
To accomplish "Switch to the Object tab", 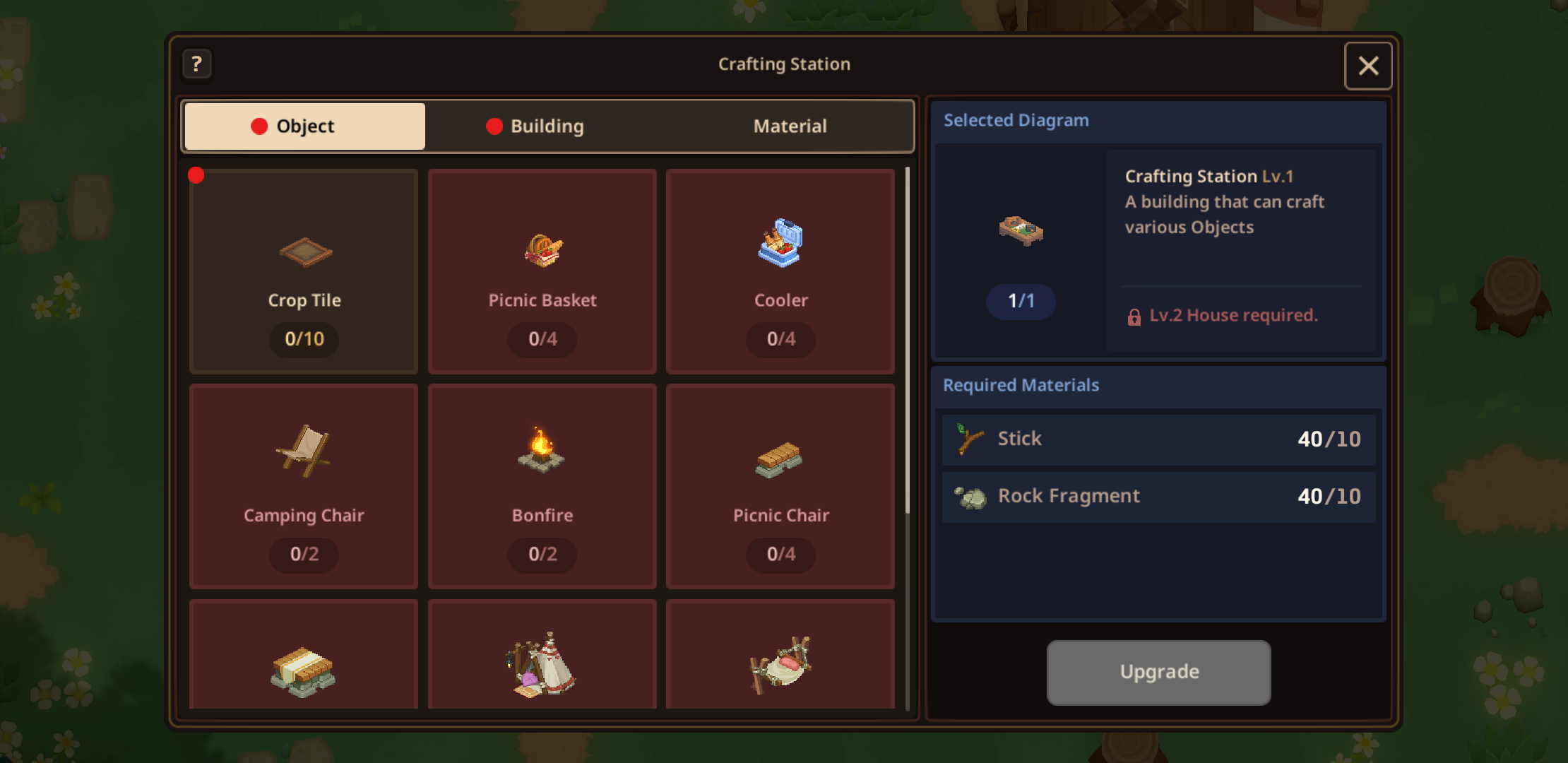I will (304, 126).
